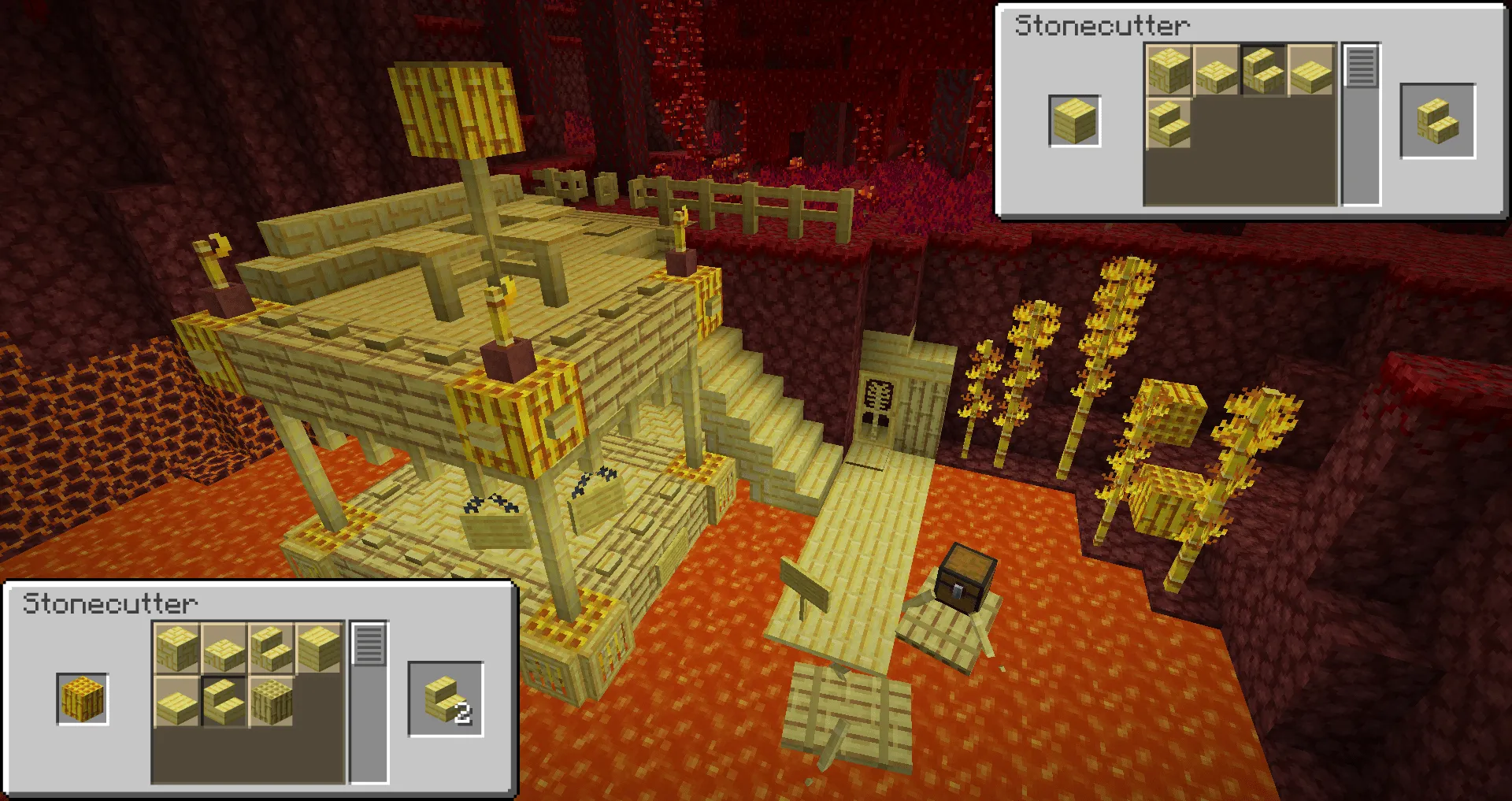This screenshot has width=1512, height=801.
Task: Select the bamboo mosaic recipe in bottom stonecutter
Action: pos(176,647)
